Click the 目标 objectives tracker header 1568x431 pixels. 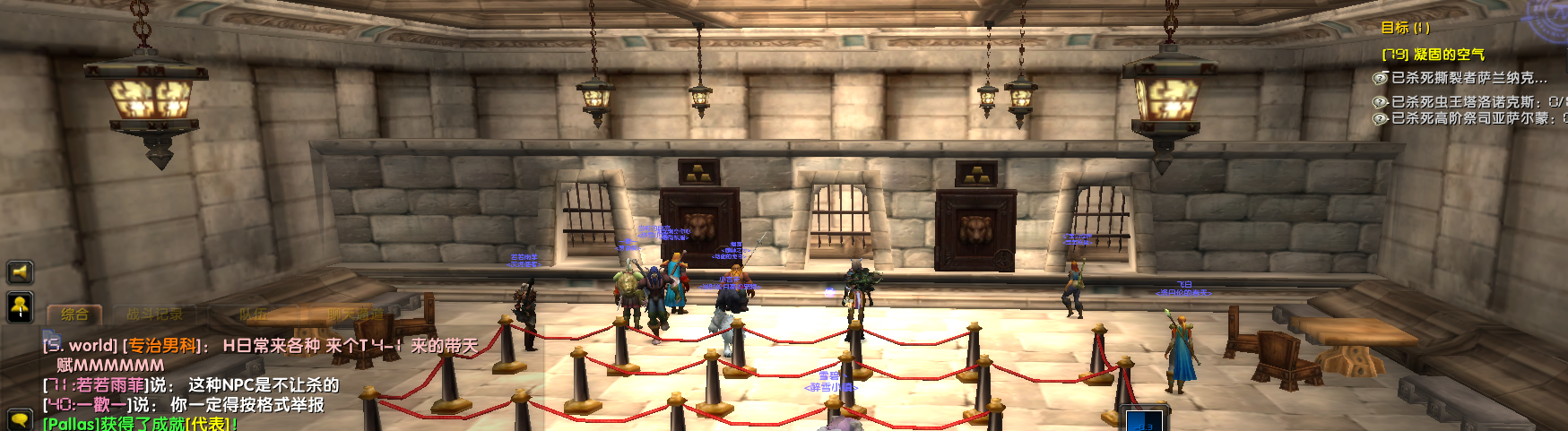1405,28
